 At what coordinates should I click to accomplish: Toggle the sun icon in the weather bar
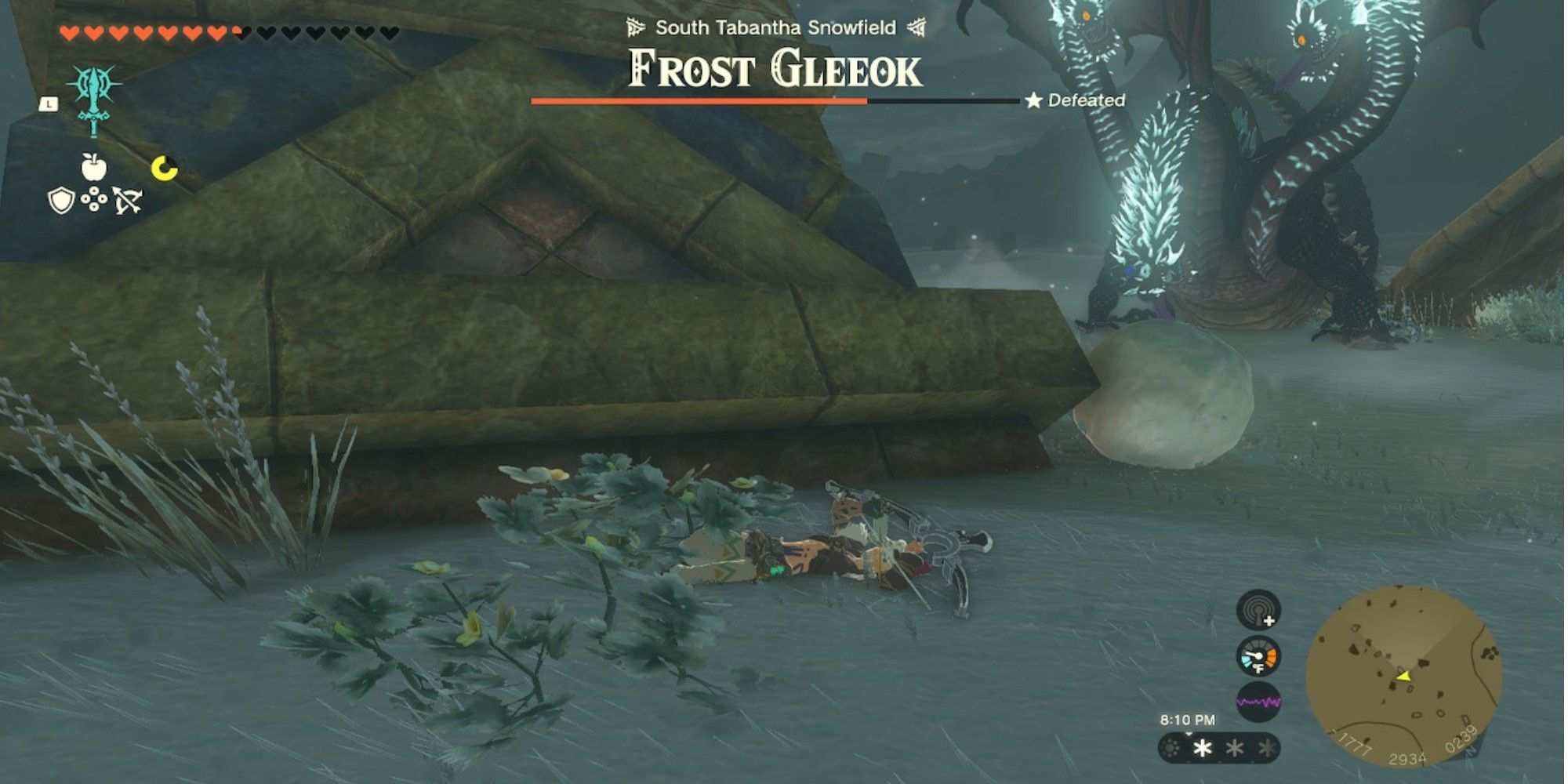click(1170, 749)
